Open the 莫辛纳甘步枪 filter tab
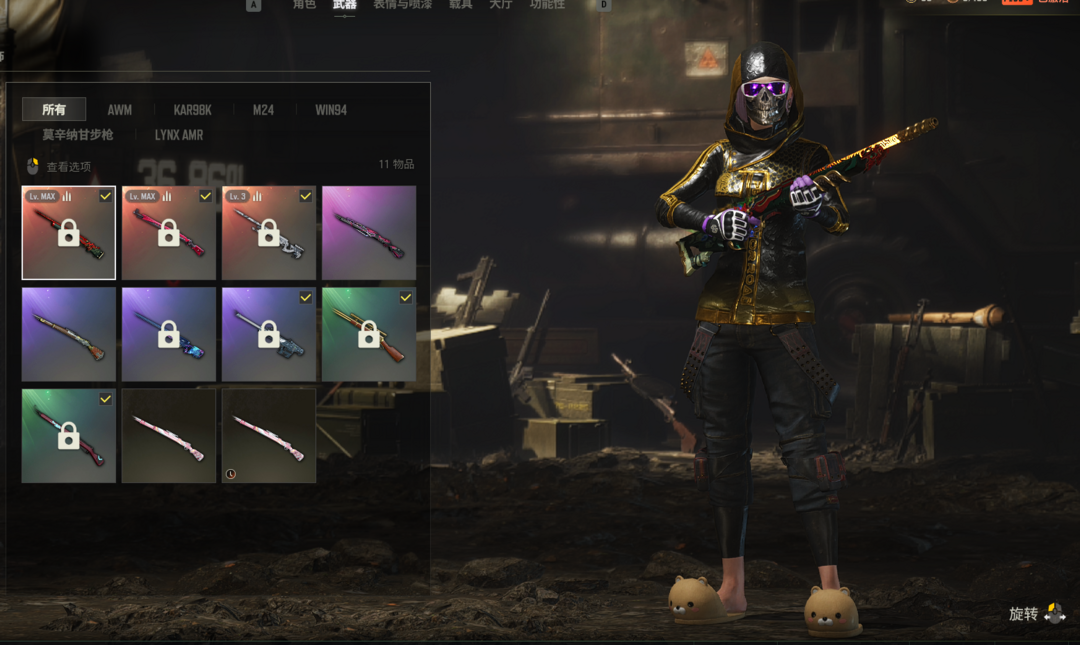 [x=78, y=135]
